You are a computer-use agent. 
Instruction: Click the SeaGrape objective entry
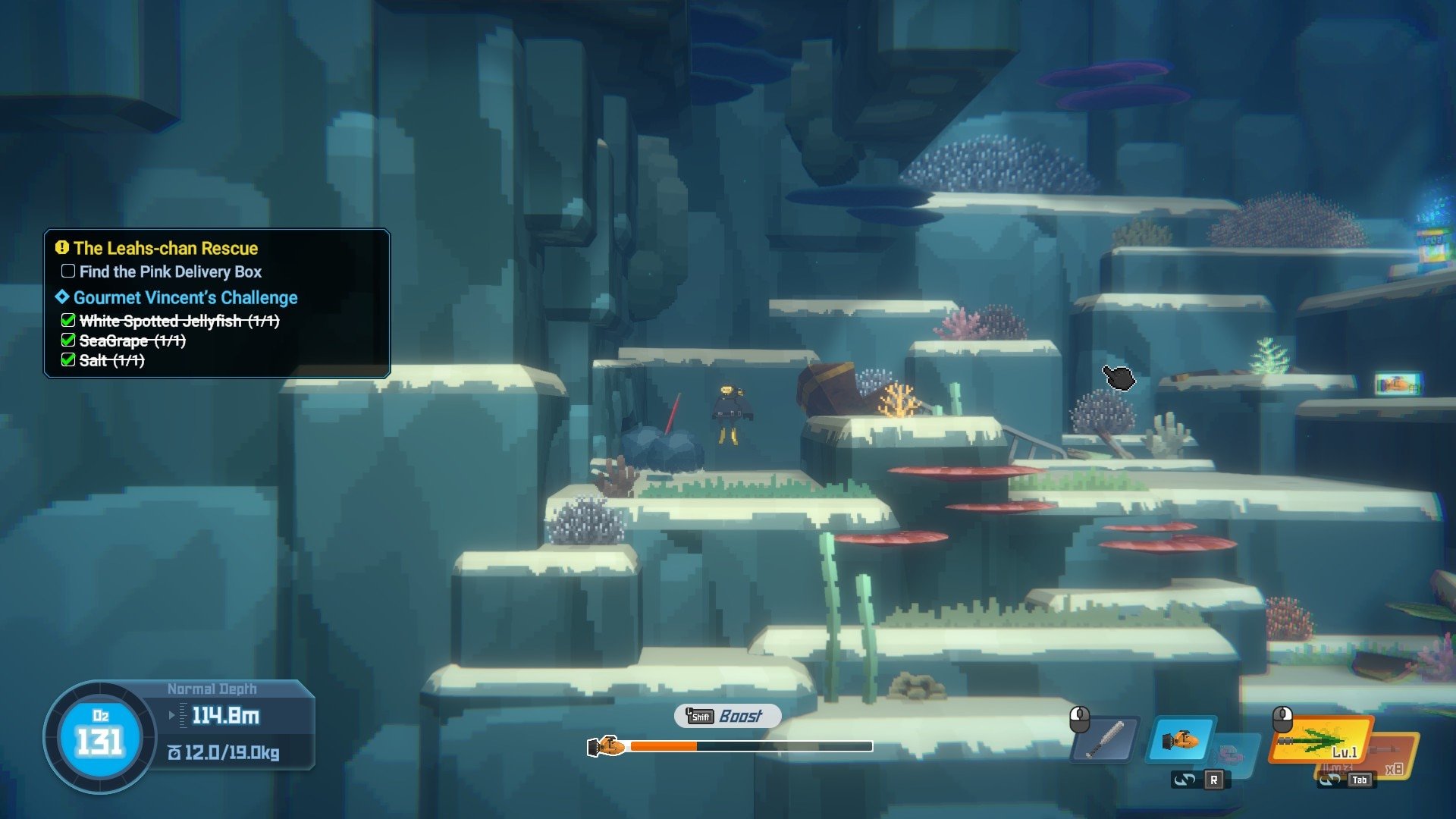(132, 341)
